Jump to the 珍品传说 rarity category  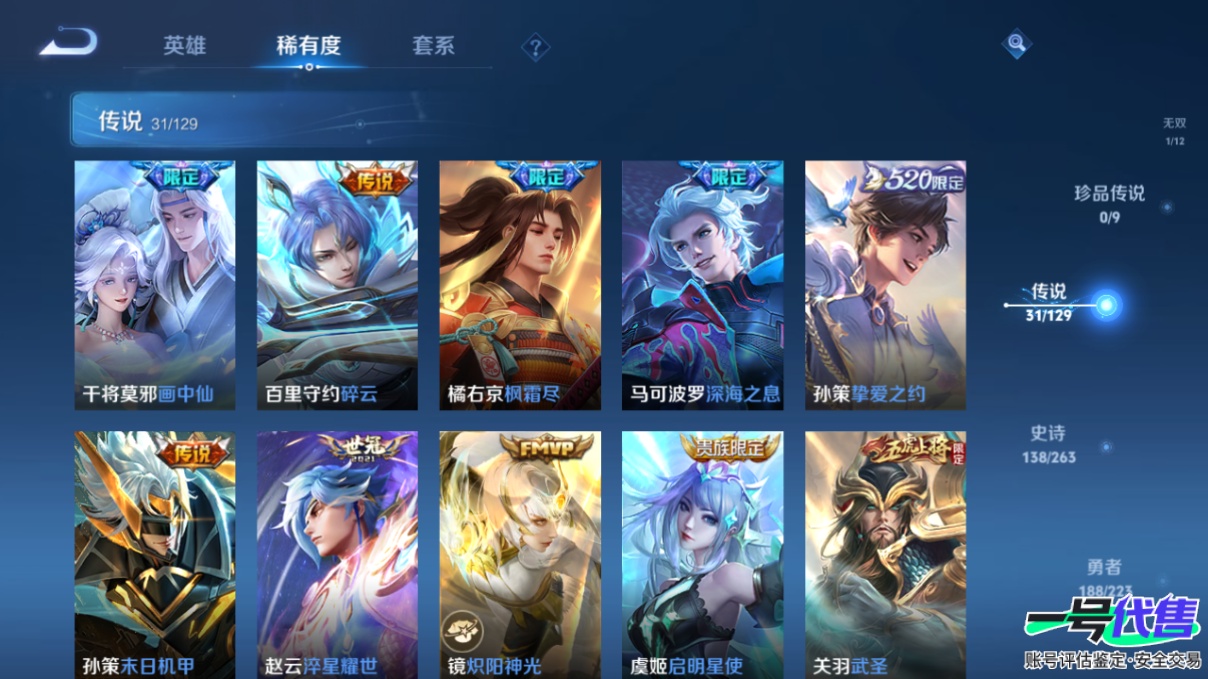(x=1109, y=201)
